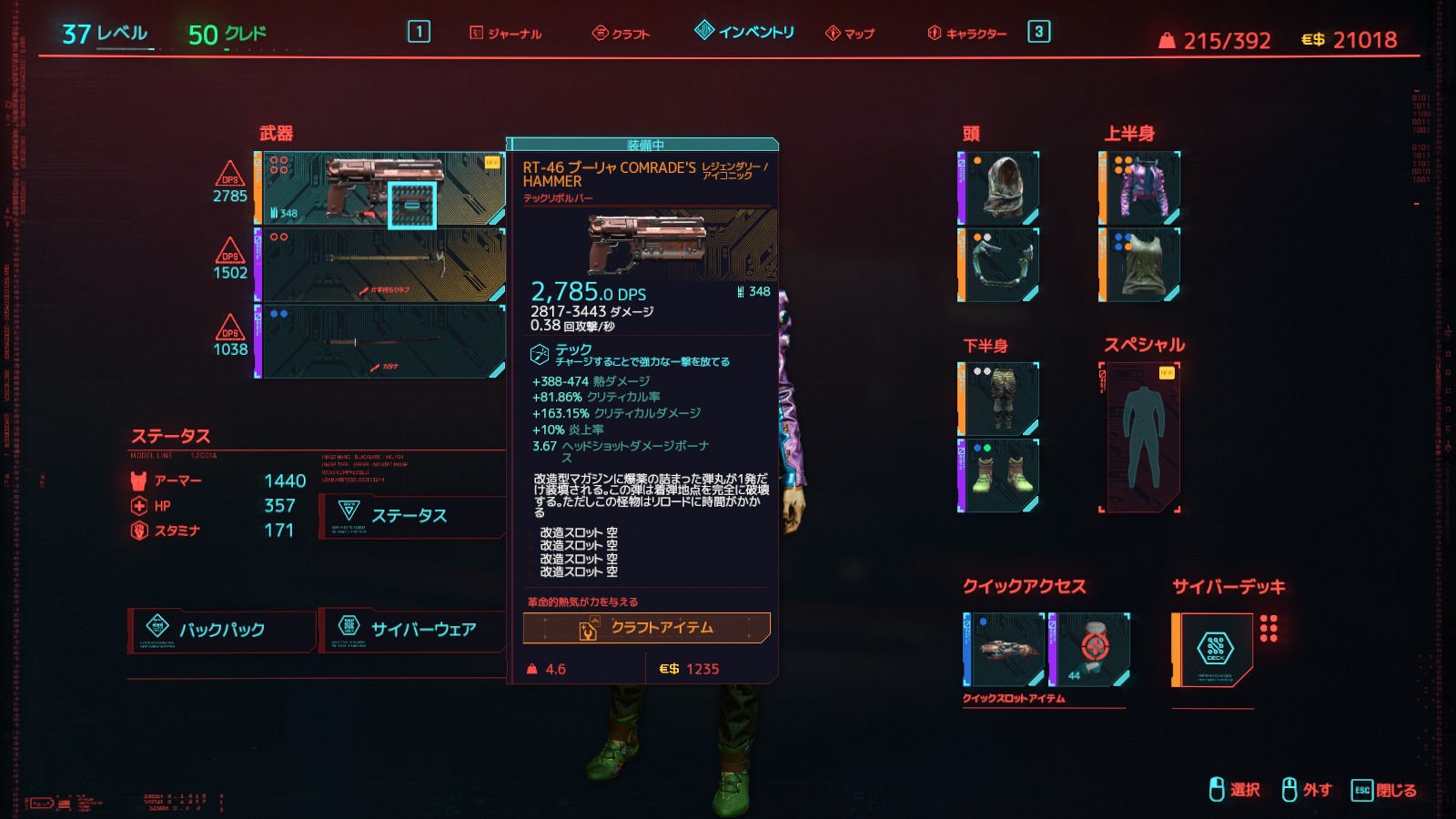Open the ステータス button
The image size is (1456, 819).
click(x=409, y=516)
